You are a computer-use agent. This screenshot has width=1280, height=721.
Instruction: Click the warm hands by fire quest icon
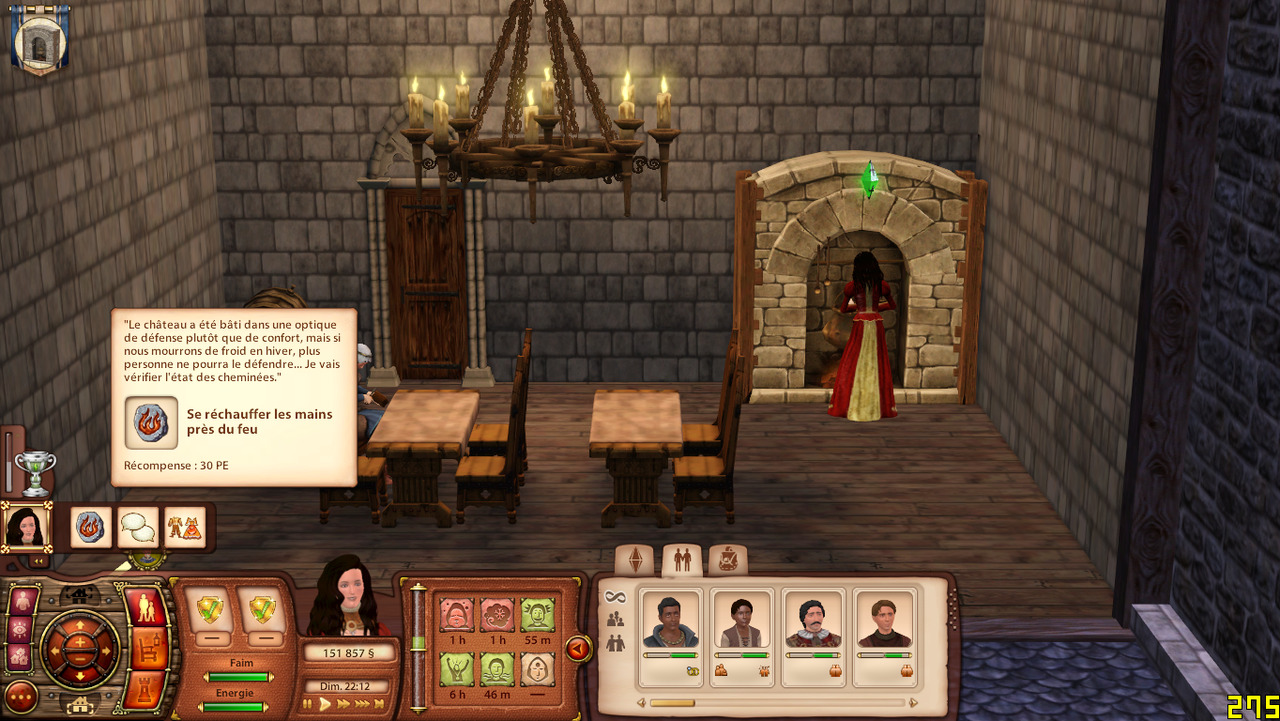coord(91,527)
